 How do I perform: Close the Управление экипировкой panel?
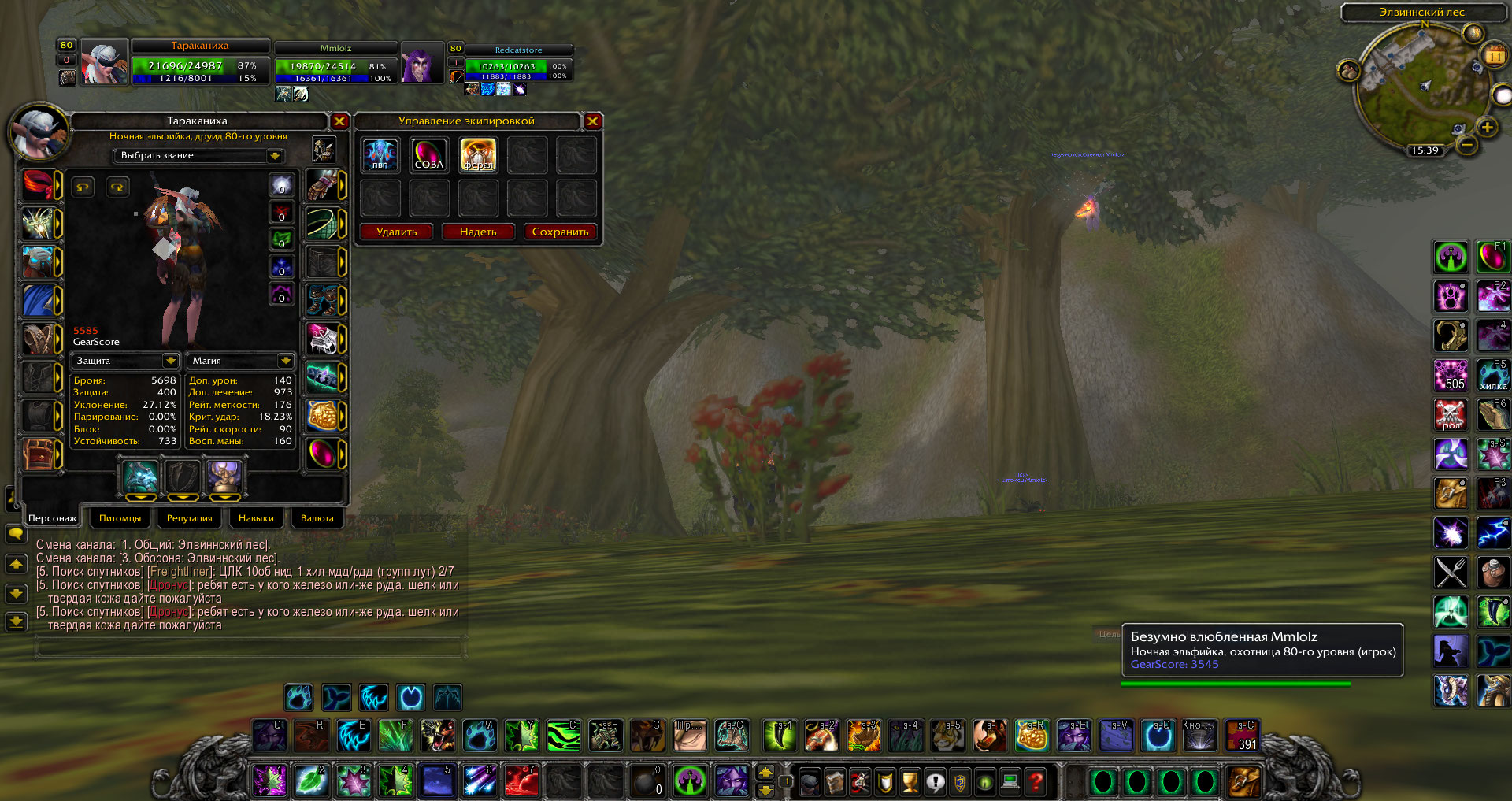(593, 121)
